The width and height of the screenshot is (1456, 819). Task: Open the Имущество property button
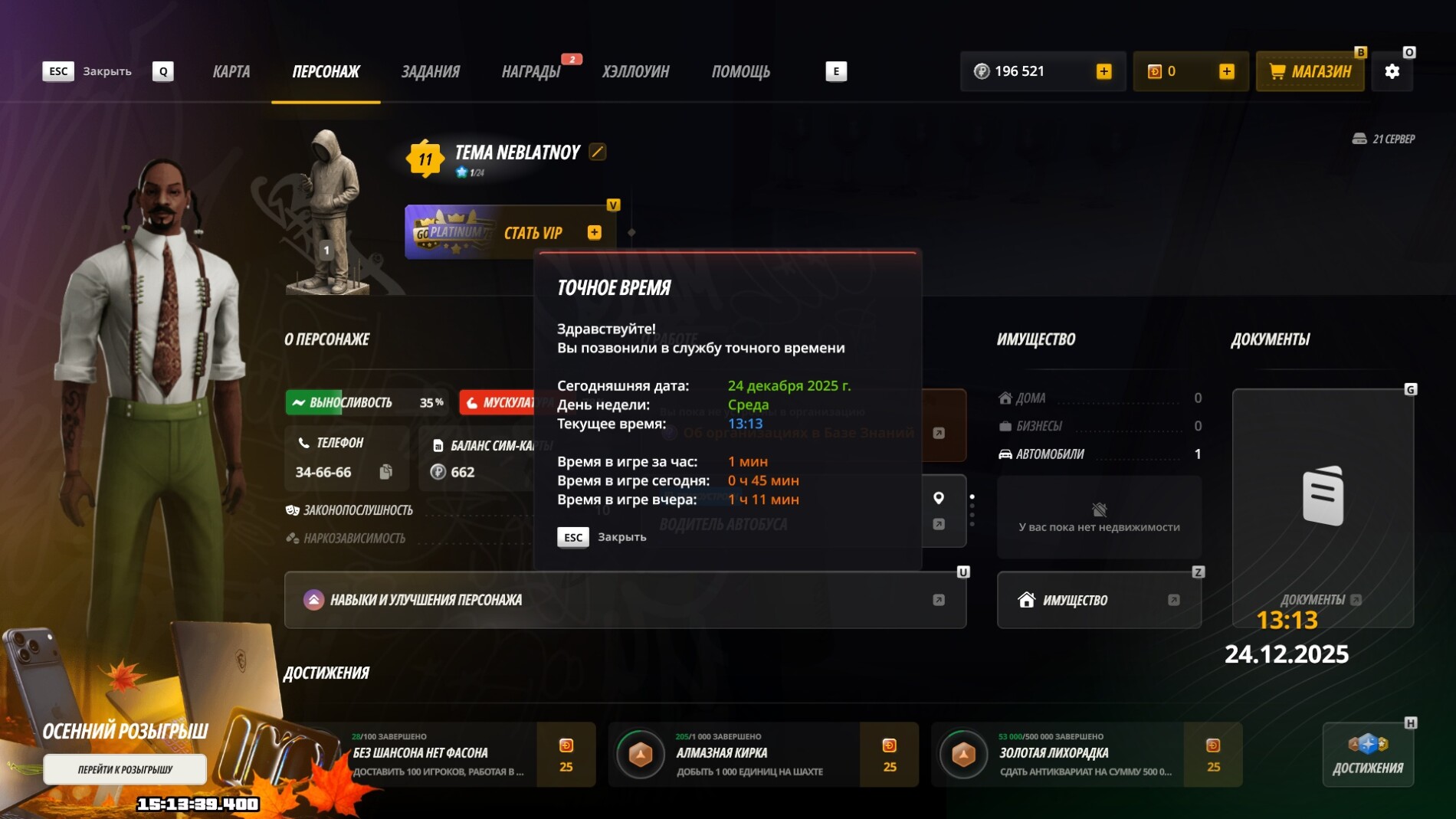[x=1098, y=600]
